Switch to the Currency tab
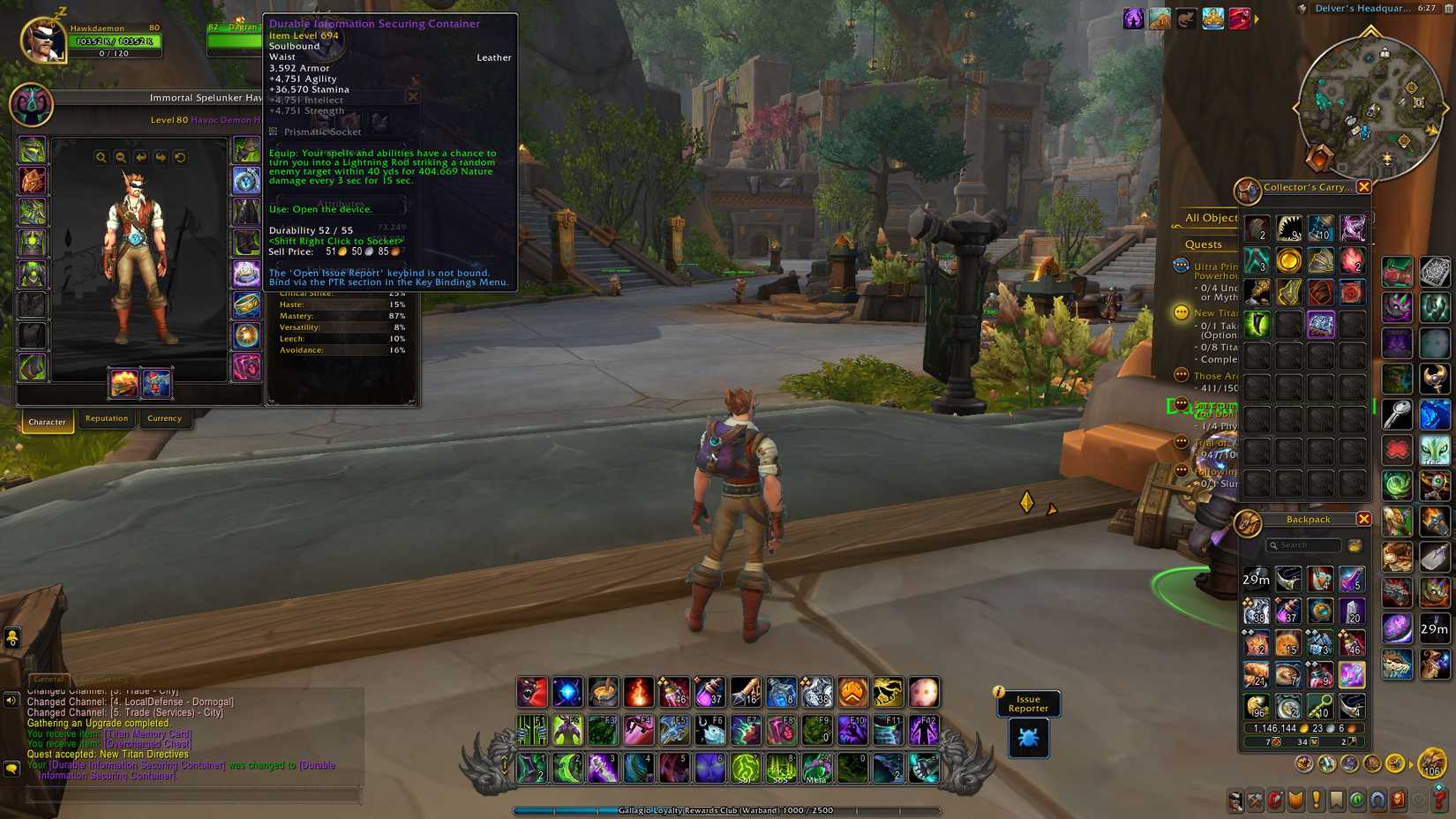This screenshot has width=1456, height=819. click(164, 418)
